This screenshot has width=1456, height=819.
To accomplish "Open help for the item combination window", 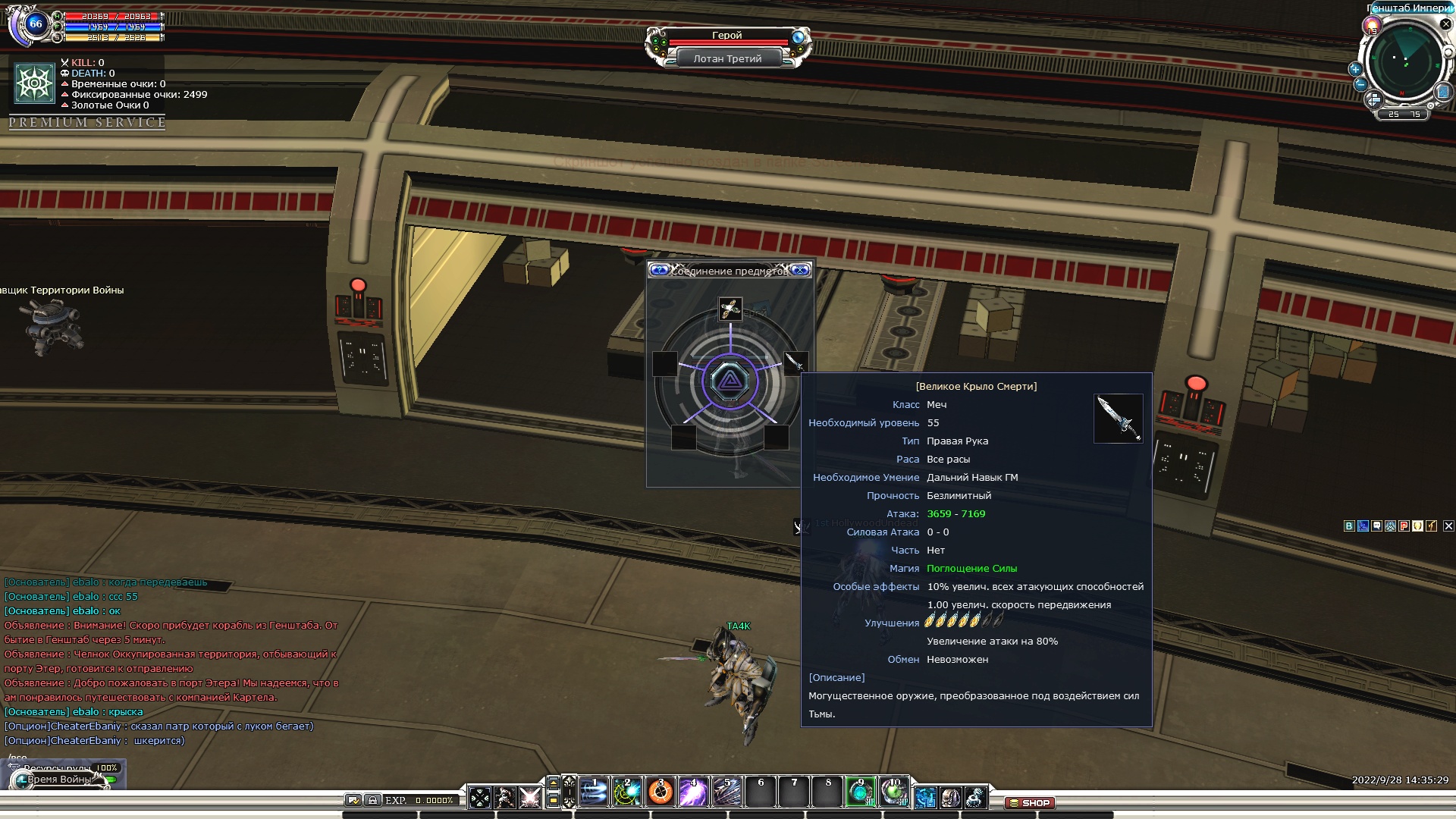I will [660, 270].
